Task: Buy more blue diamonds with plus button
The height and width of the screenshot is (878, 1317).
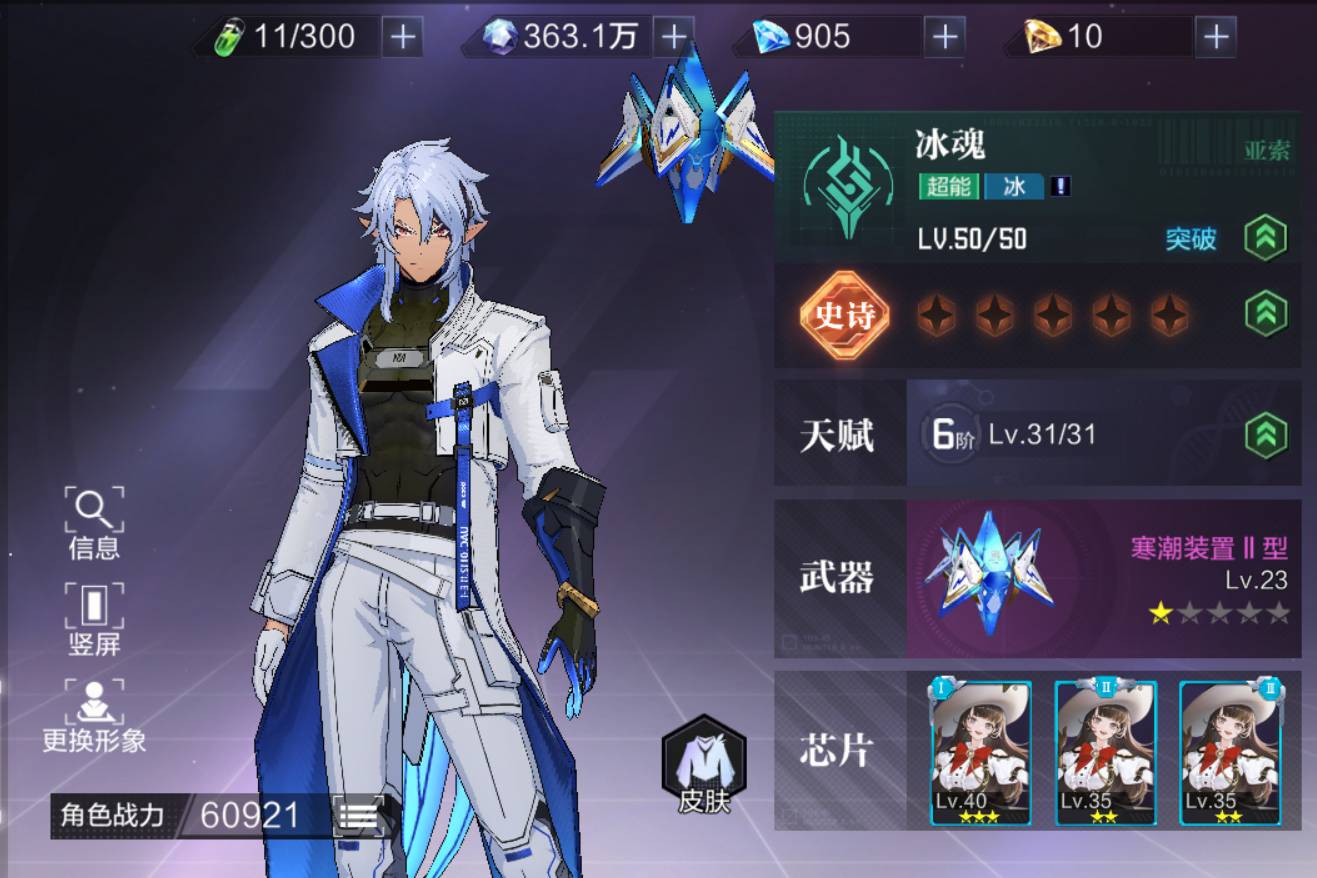Action: tap(944, 37)
